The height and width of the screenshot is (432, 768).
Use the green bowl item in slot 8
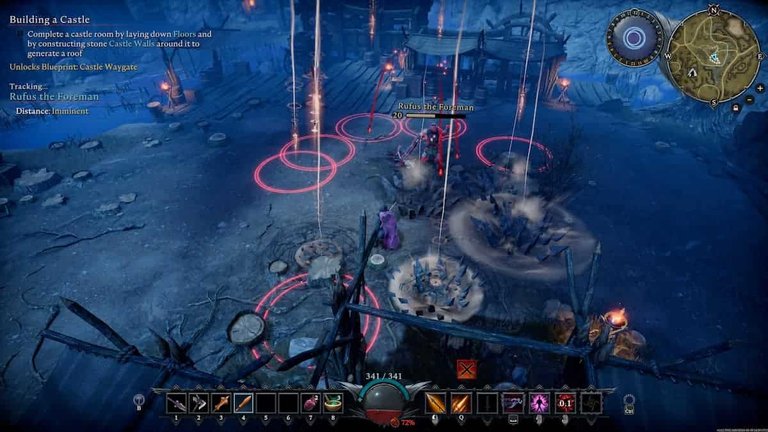[x=332, y=402]
